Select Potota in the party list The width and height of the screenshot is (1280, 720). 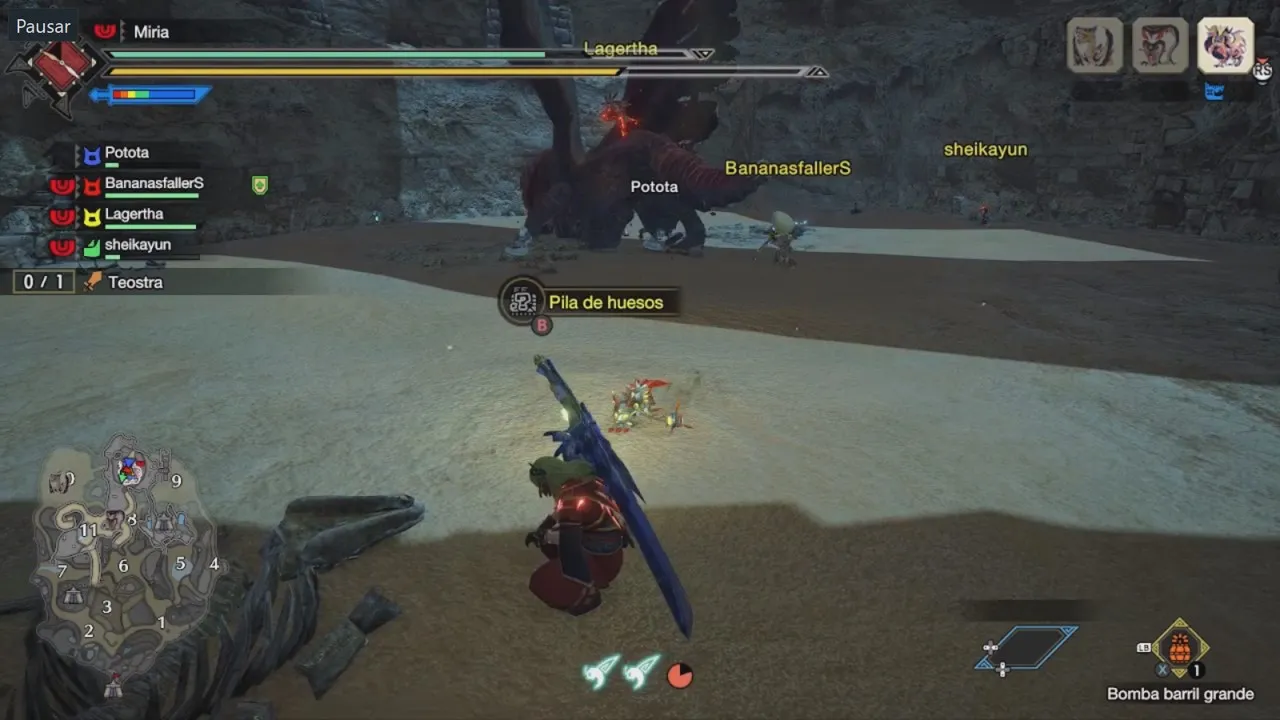126,154
